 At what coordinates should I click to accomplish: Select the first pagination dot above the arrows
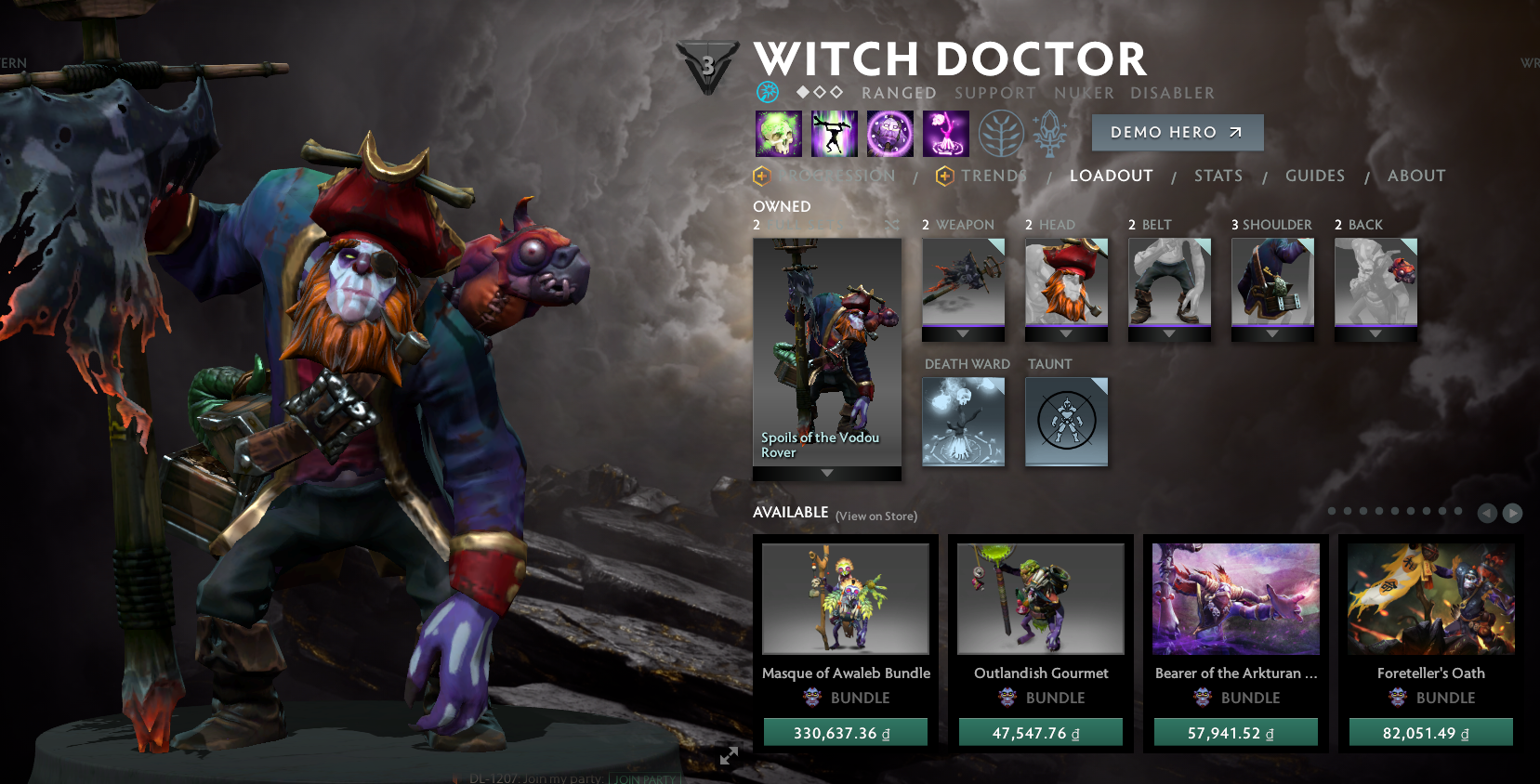point(1331,511)
